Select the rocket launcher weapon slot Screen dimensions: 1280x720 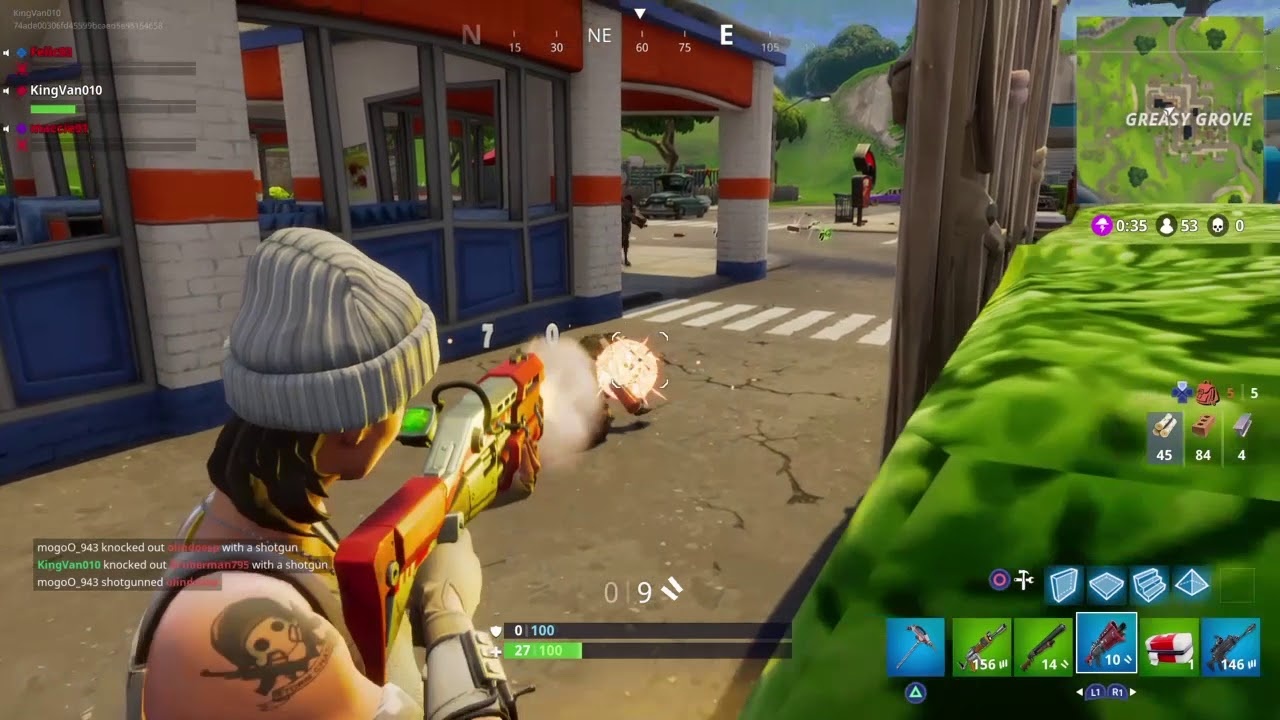pyautogui.click(x=983, y=648)
